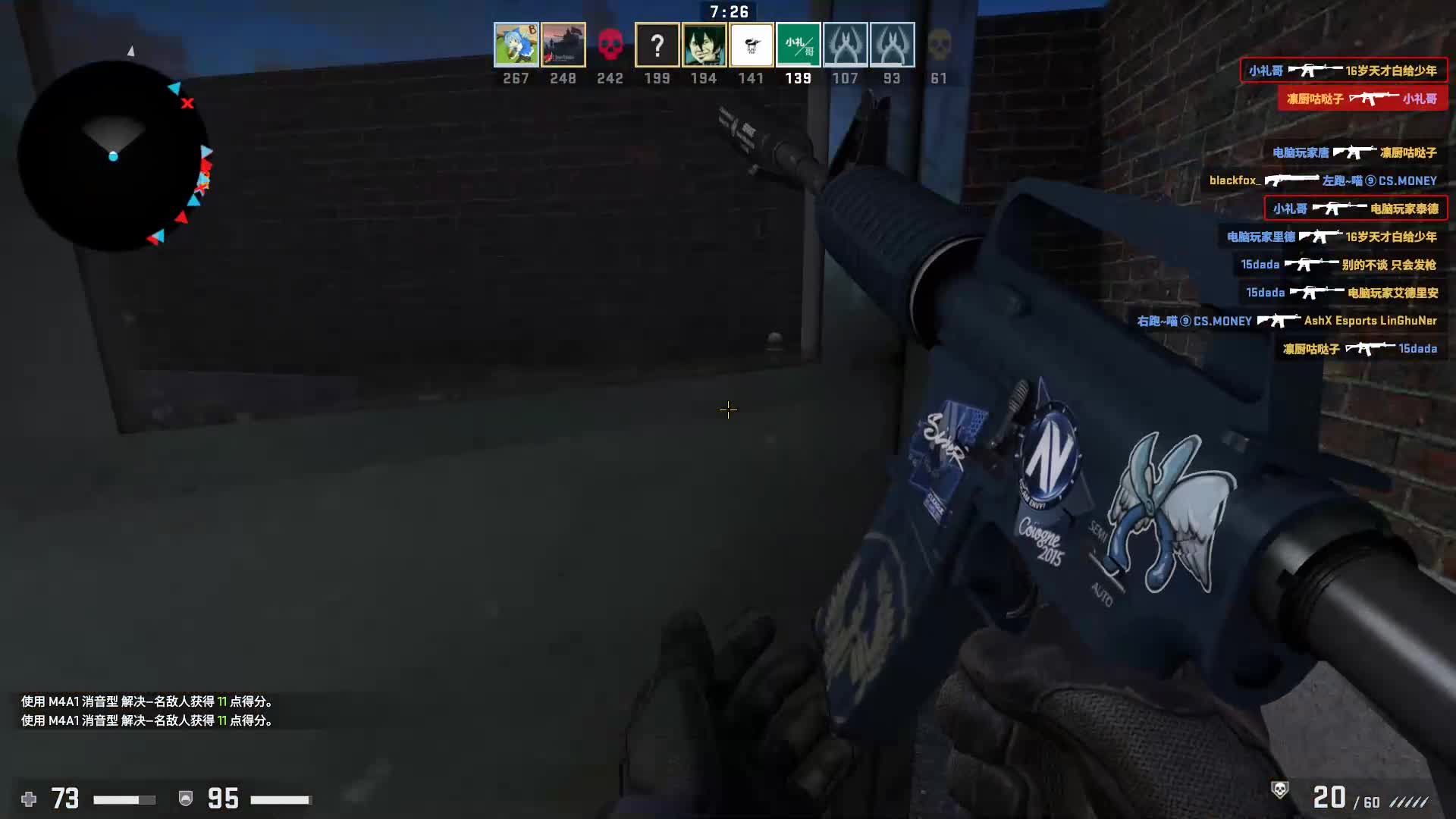Screen dimensions: 1456x819
Task: Select the question-mark avatar of the 199-point player
Action: (x=657, y=45)
